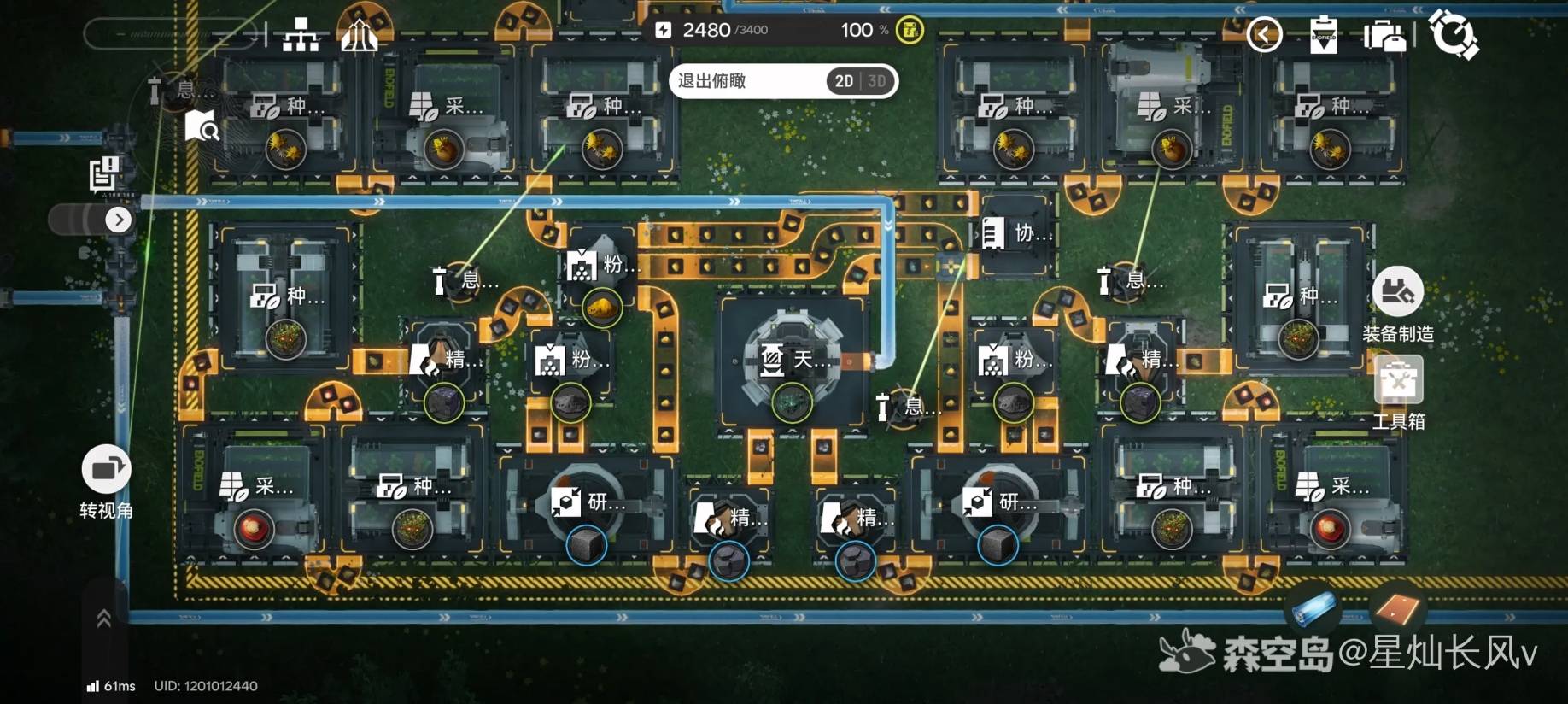The image size is (1568, 704).
Task: Open the task list icon on left edge
Action: (x=103, y=173)
